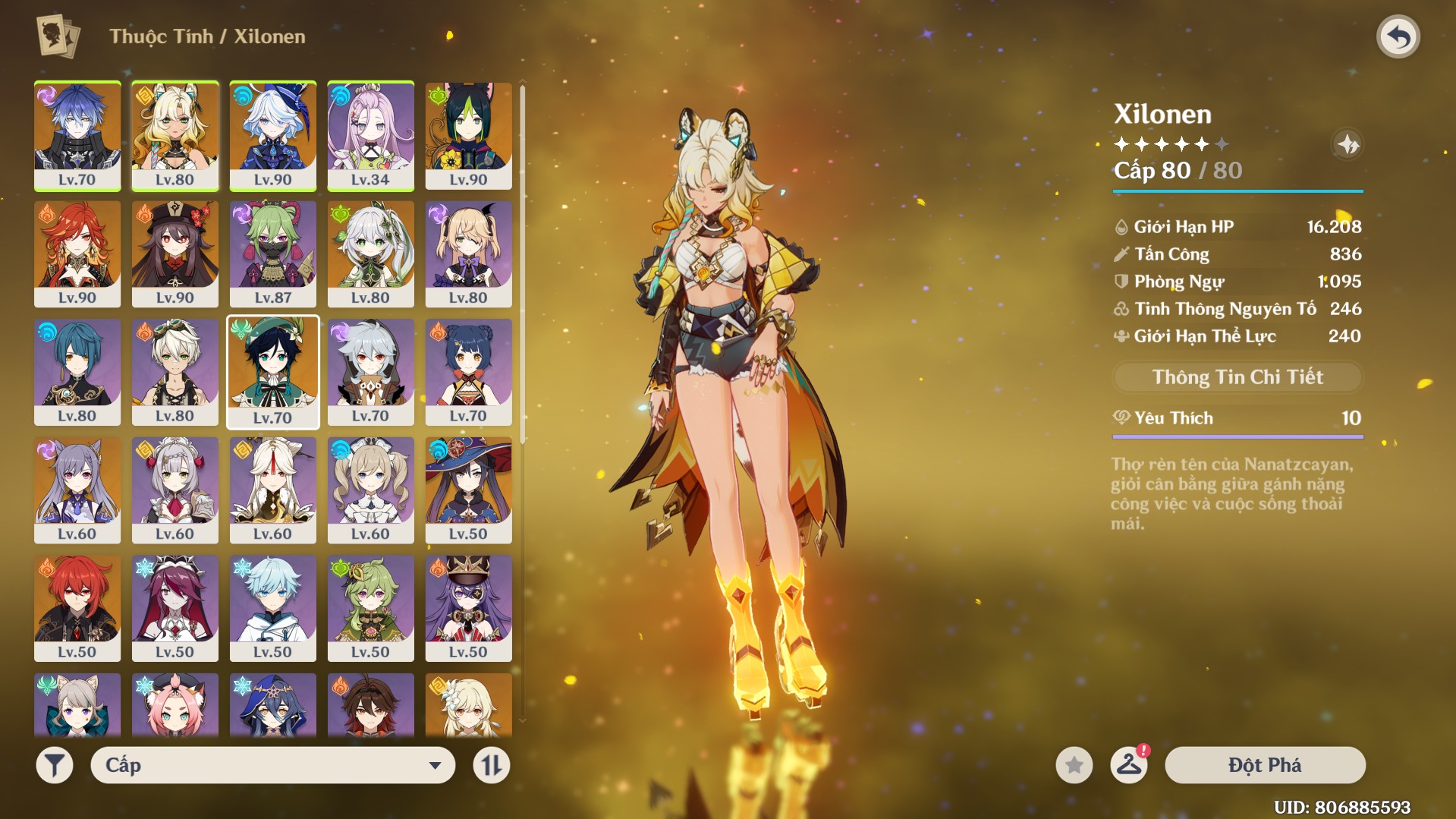Choose the Hu Tao Lv.90 portrait

pyautogui.click(x=175, y=254)
